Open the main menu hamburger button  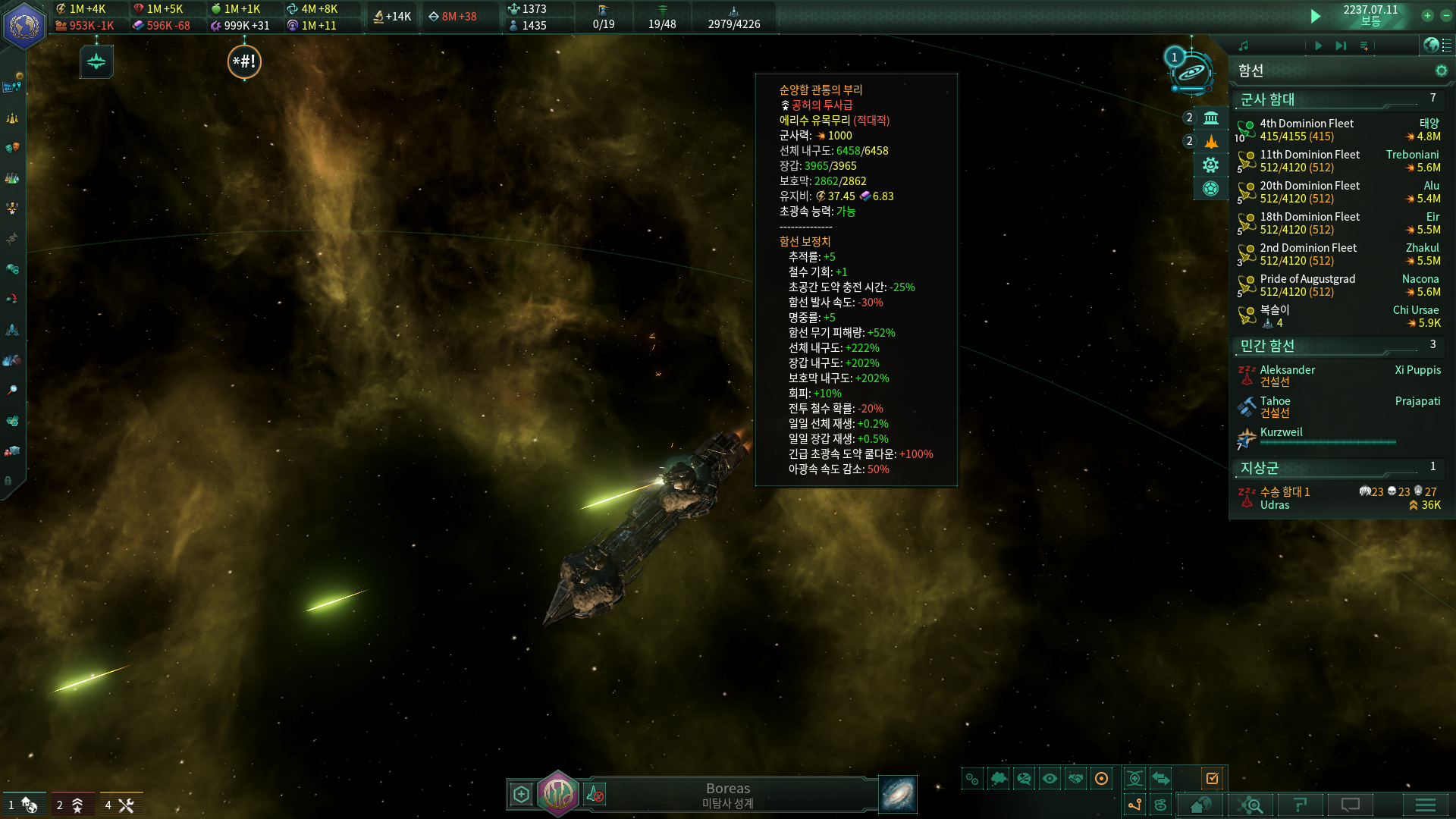(1425, 805)
